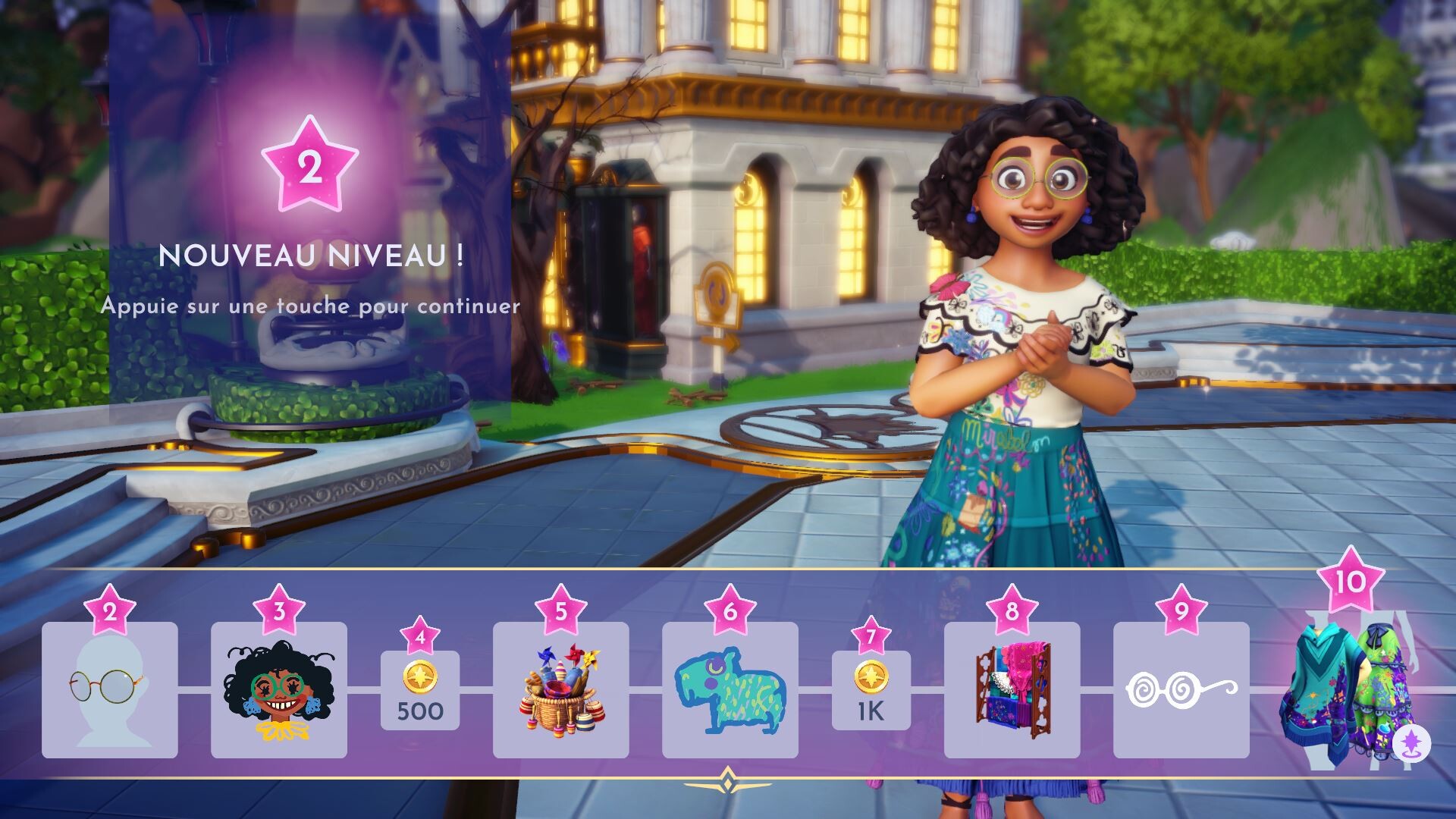Click the text Appuie sur une touche pour continuer
This screenshot has width=1456, height=819.
click(x=311, y=307)
